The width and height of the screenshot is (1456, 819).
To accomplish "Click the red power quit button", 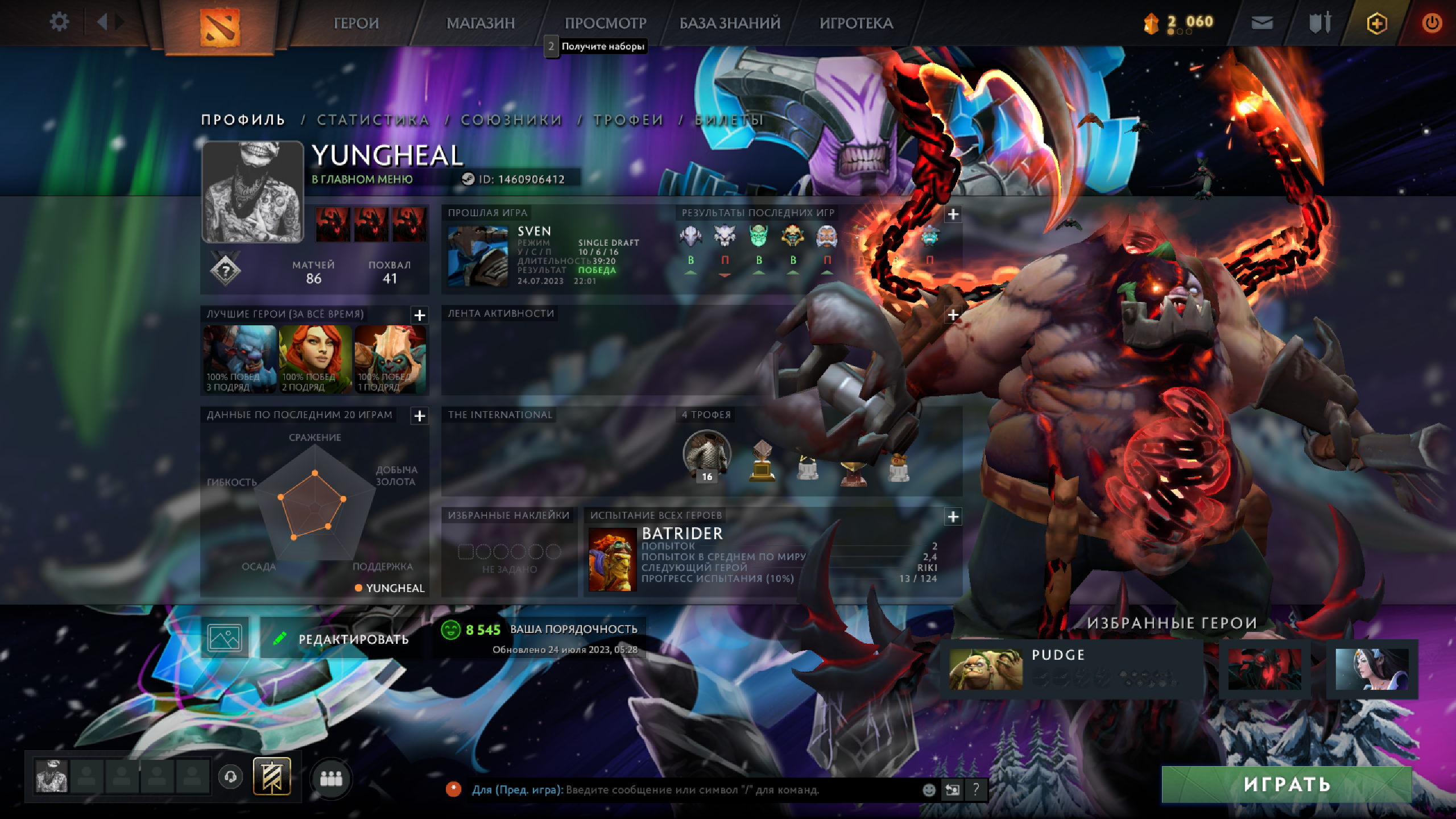I will [x=1432, y=23].
